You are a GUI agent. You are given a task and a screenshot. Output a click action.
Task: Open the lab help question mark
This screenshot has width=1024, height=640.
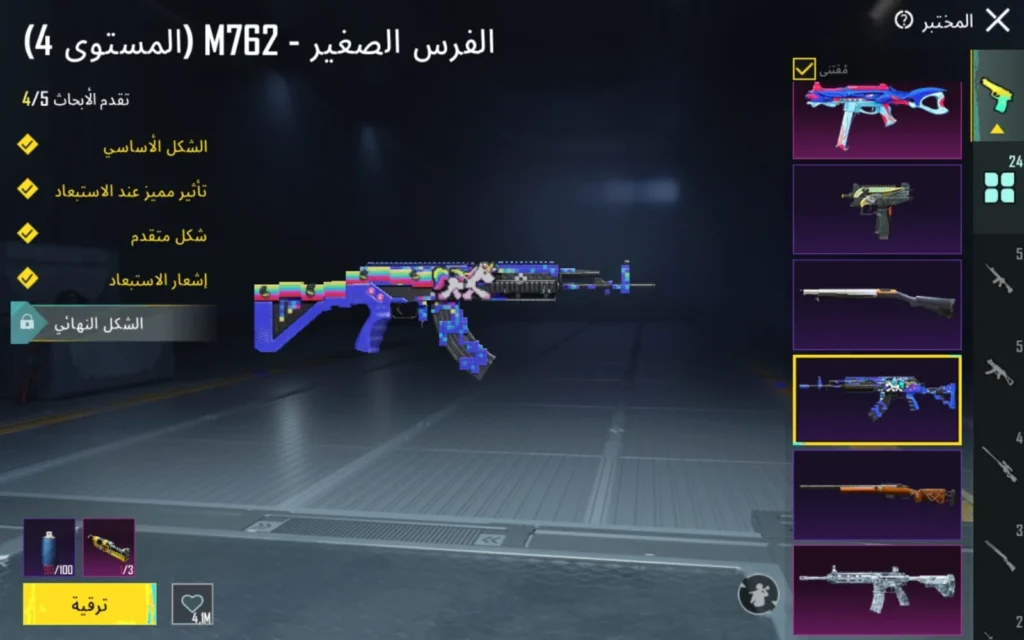point(904,21)
